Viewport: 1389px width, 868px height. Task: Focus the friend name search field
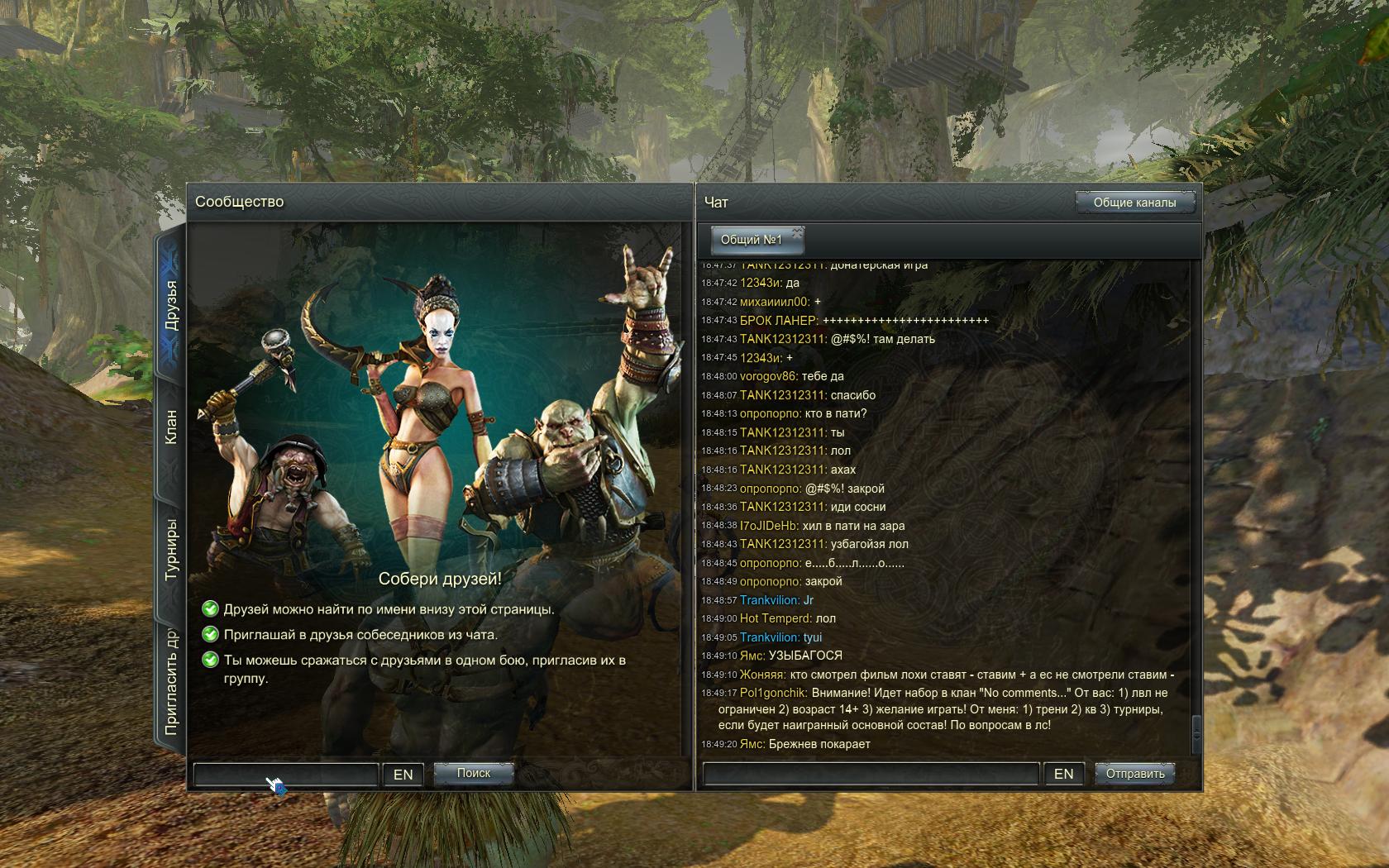285,775
